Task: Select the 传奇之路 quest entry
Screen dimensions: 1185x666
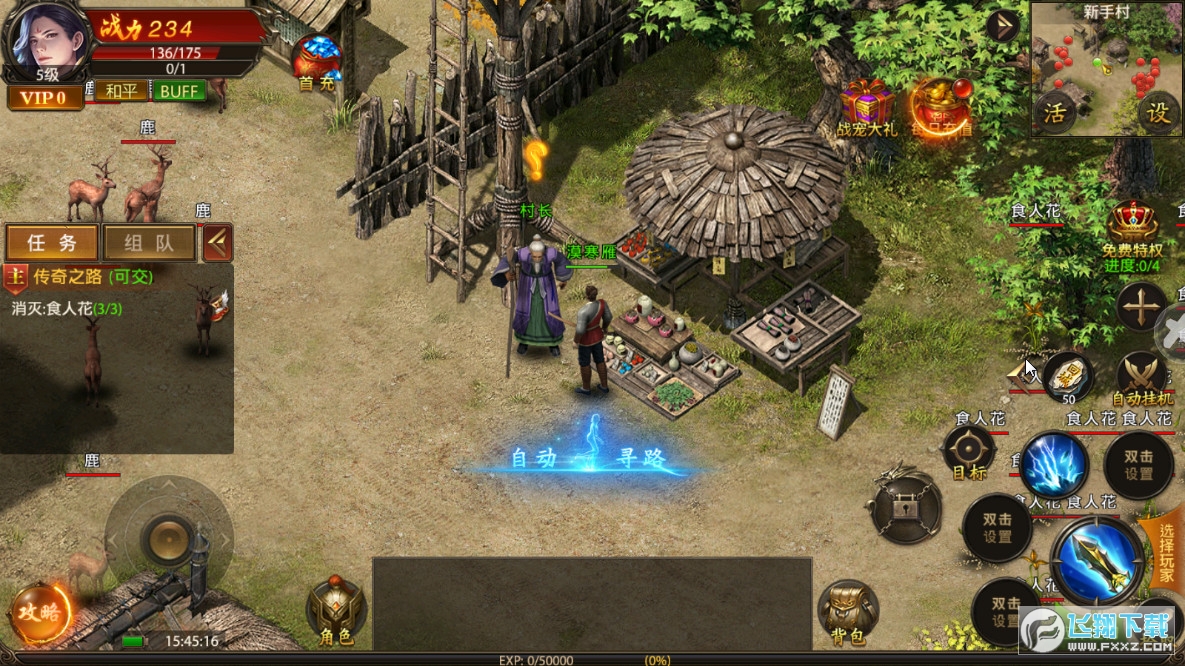Action: [x=82, y=276]
